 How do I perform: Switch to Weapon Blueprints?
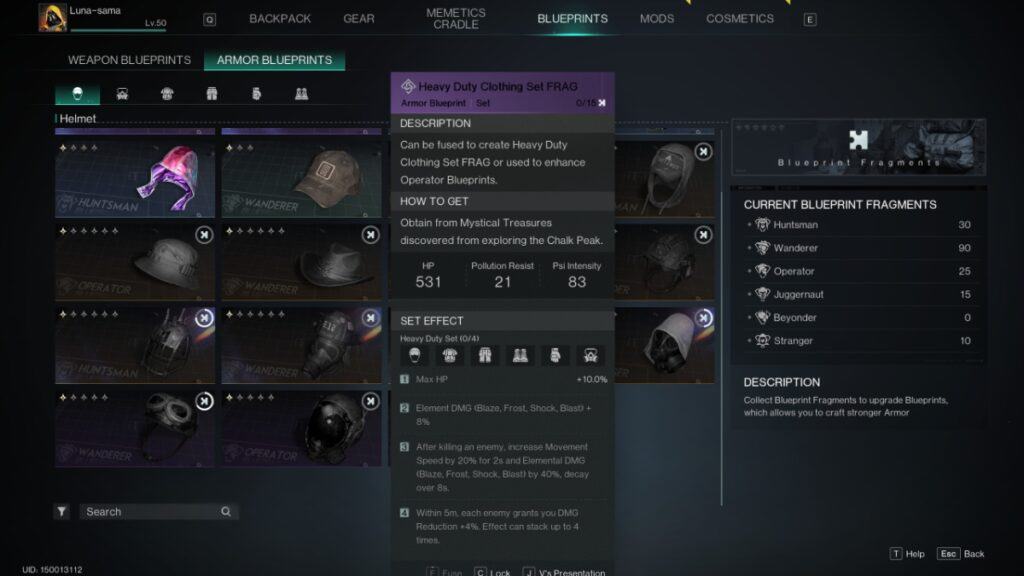129,60
